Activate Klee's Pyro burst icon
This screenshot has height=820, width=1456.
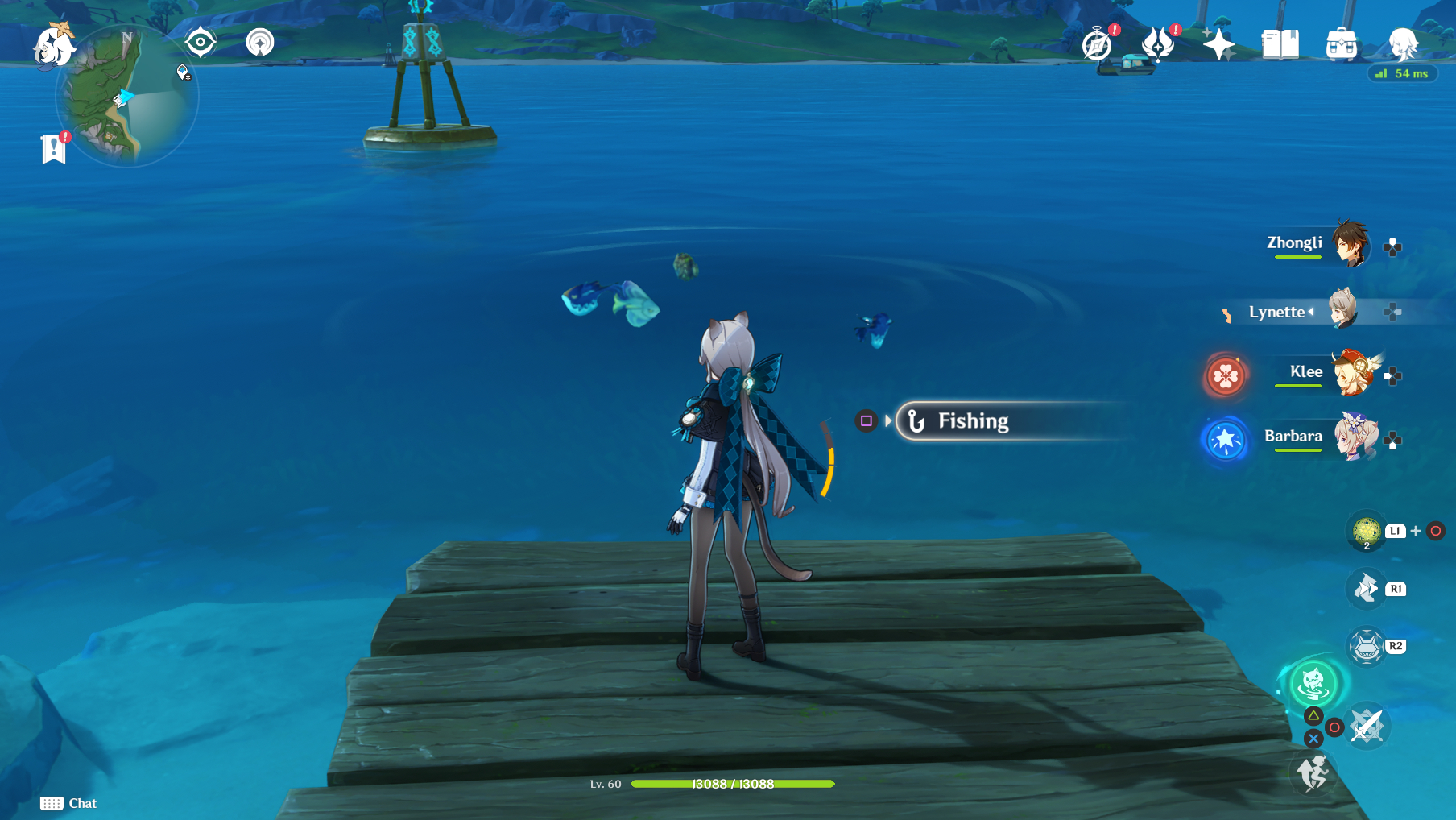(1226, 376)
